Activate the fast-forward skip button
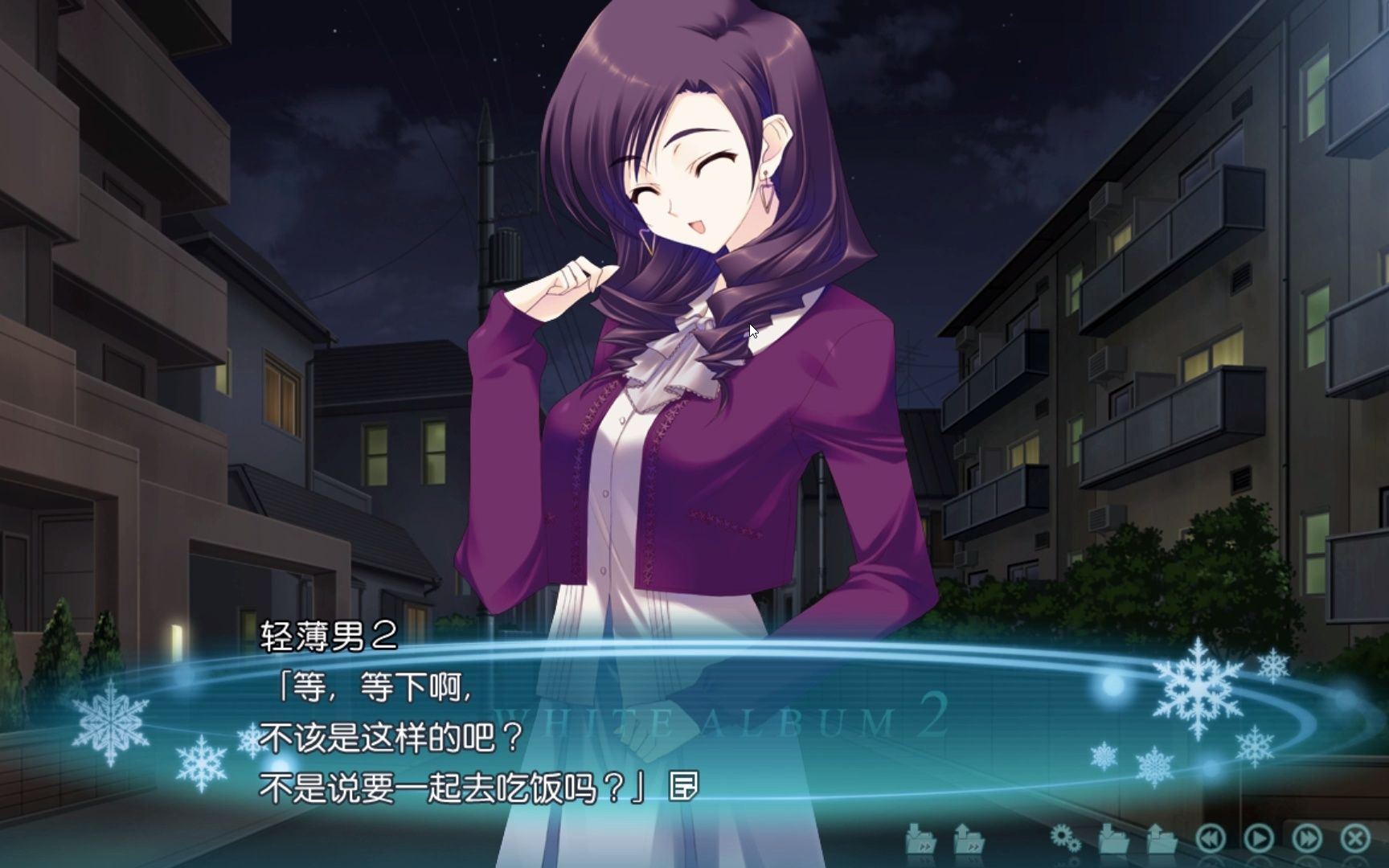The height and width of the screenshot is (868, 1389). 1307,839
